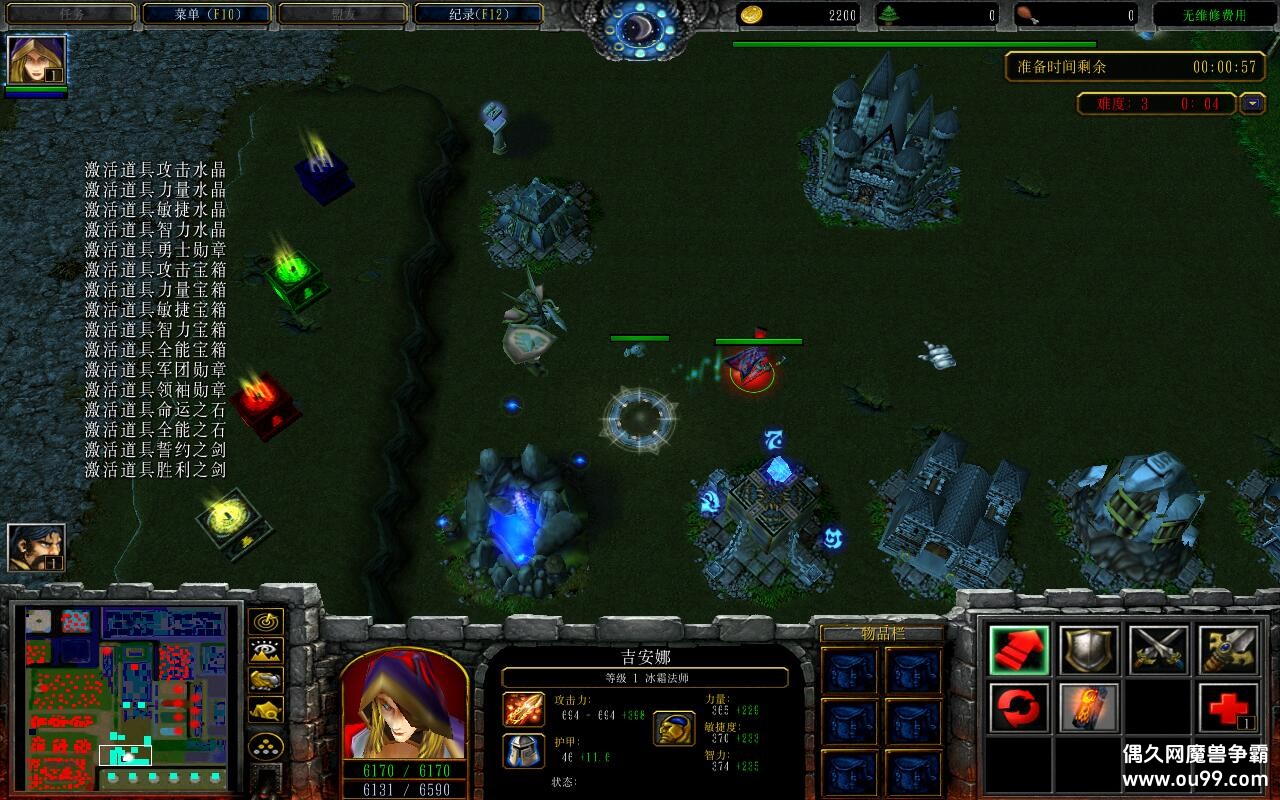1280x800 pixels.
Task: Toggle minimap ally color mode button
Action: [x=265, y=680]
